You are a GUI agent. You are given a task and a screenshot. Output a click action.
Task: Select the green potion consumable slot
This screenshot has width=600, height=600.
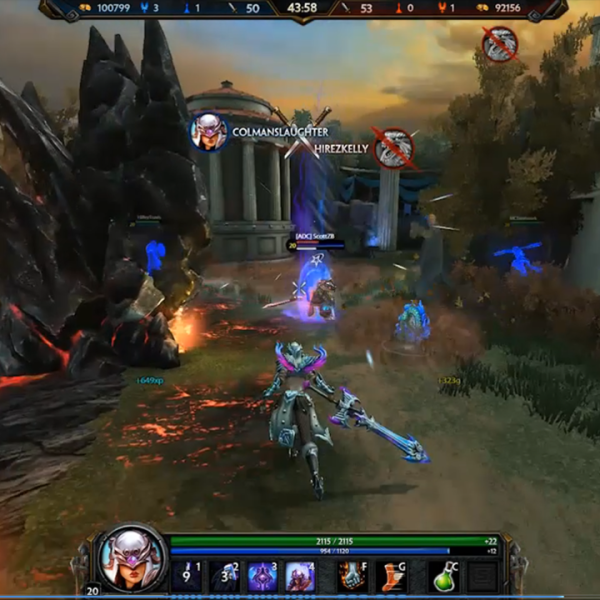pyautogui.click(x=443, y=576)
